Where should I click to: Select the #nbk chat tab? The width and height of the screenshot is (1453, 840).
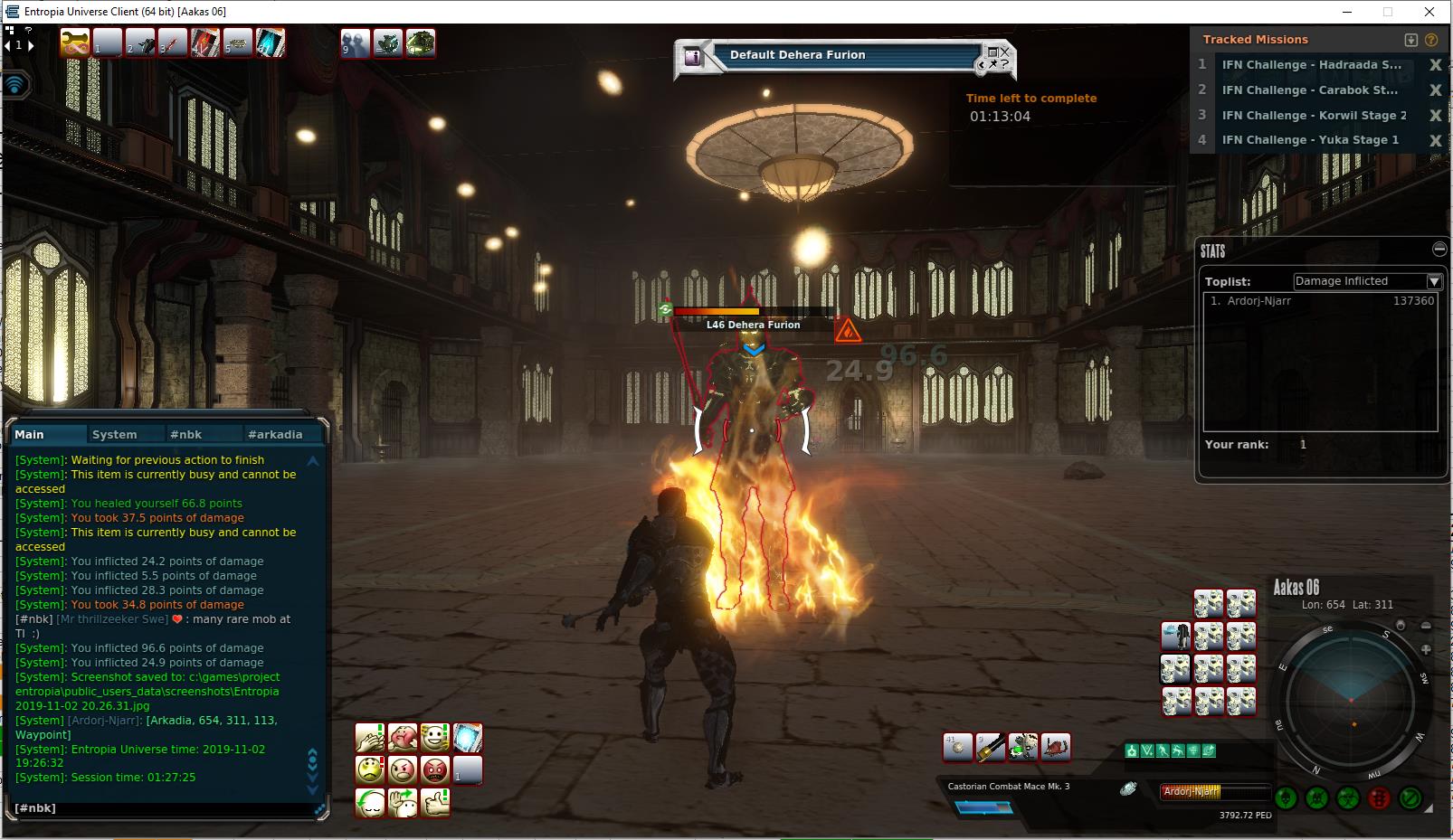coord(186,435)
